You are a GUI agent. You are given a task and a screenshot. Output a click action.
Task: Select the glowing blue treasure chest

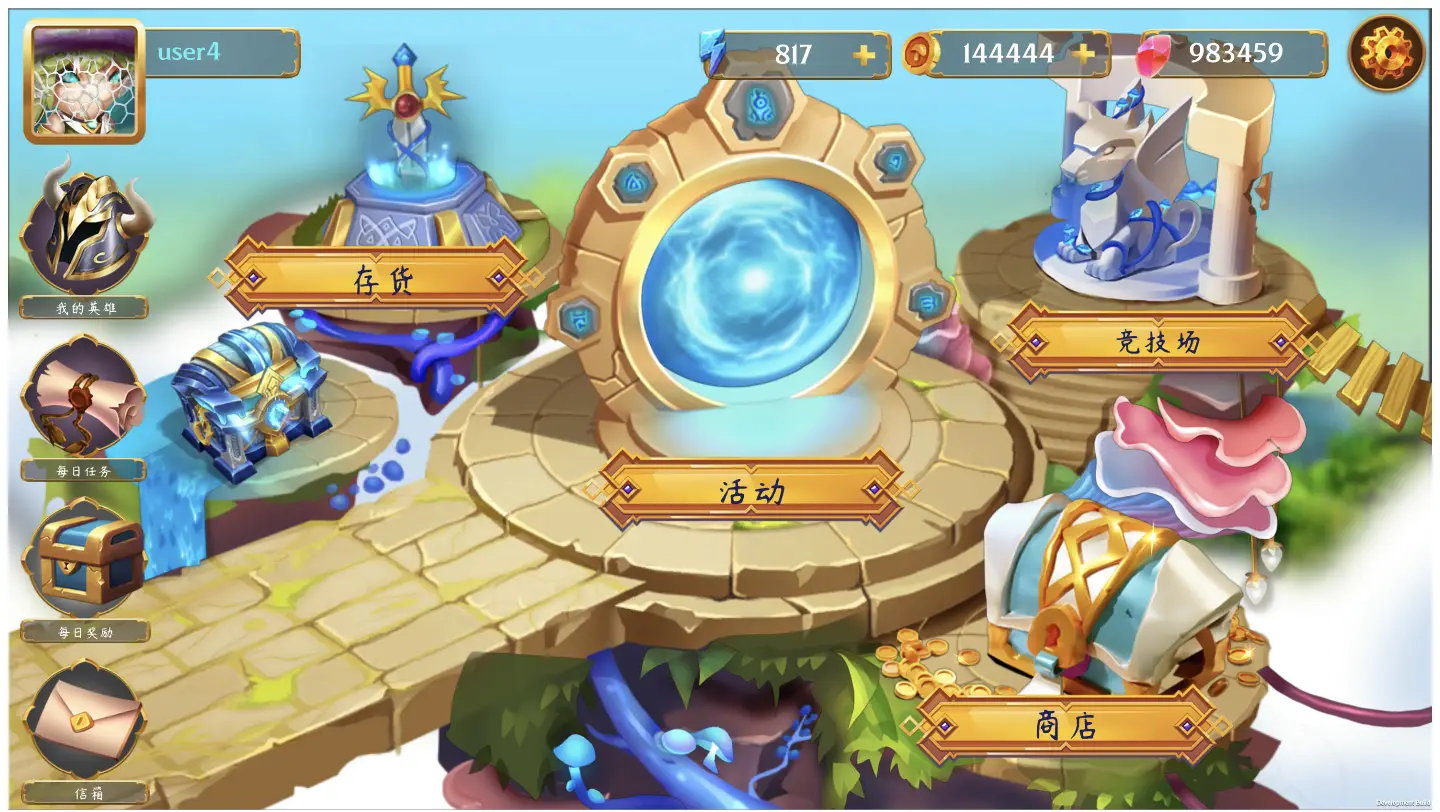tap(250, 400)
